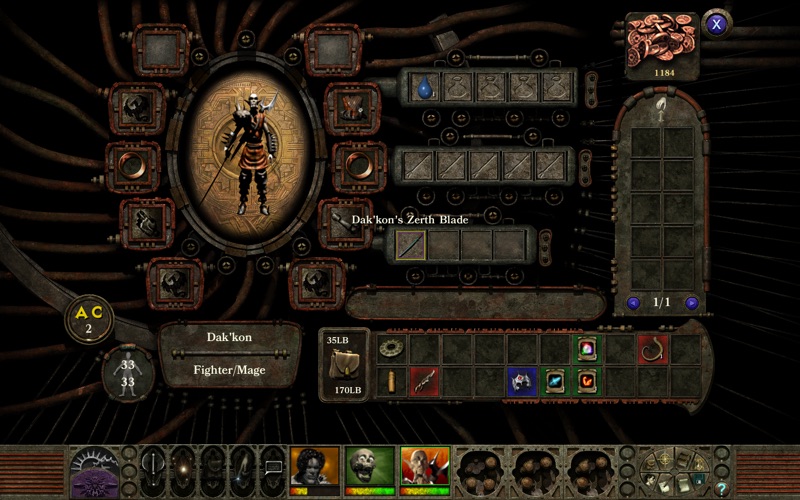Select the blue-bolt spell scroll
Screen dimensions: 800x500
point(554,381)
